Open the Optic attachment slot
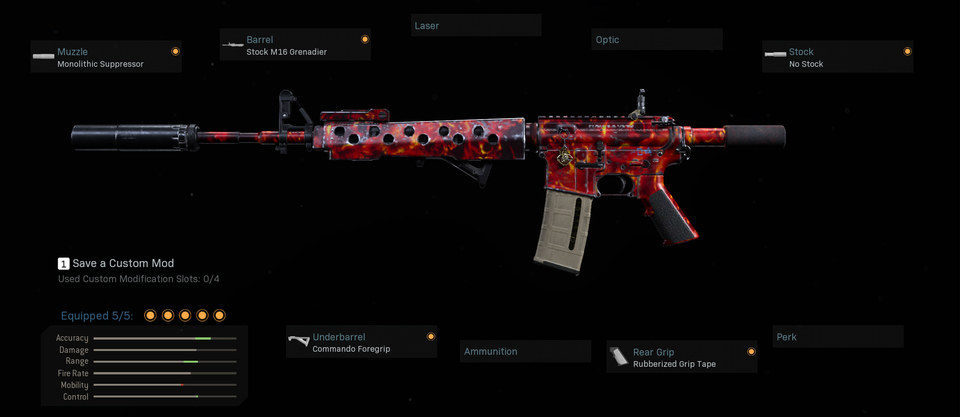Screen dimensions: 960x417 [656, 40]
